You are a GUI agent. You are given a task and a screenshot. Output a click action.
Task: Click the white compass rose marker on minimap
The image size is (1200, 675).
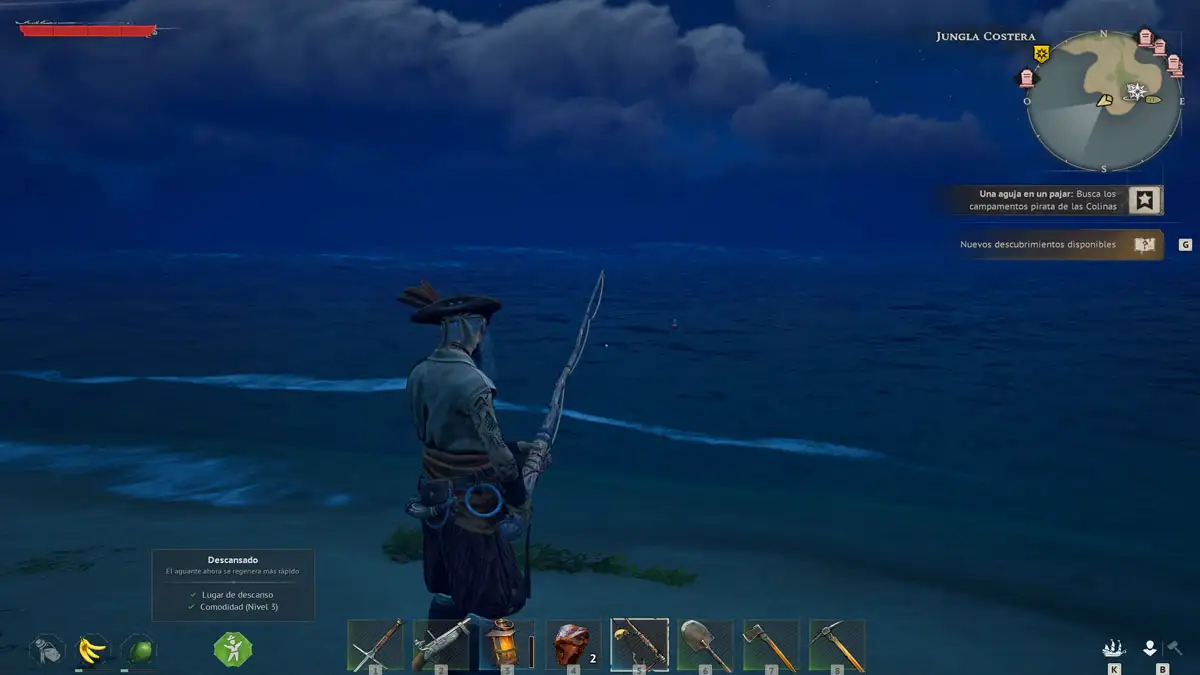click(1136, 92)
